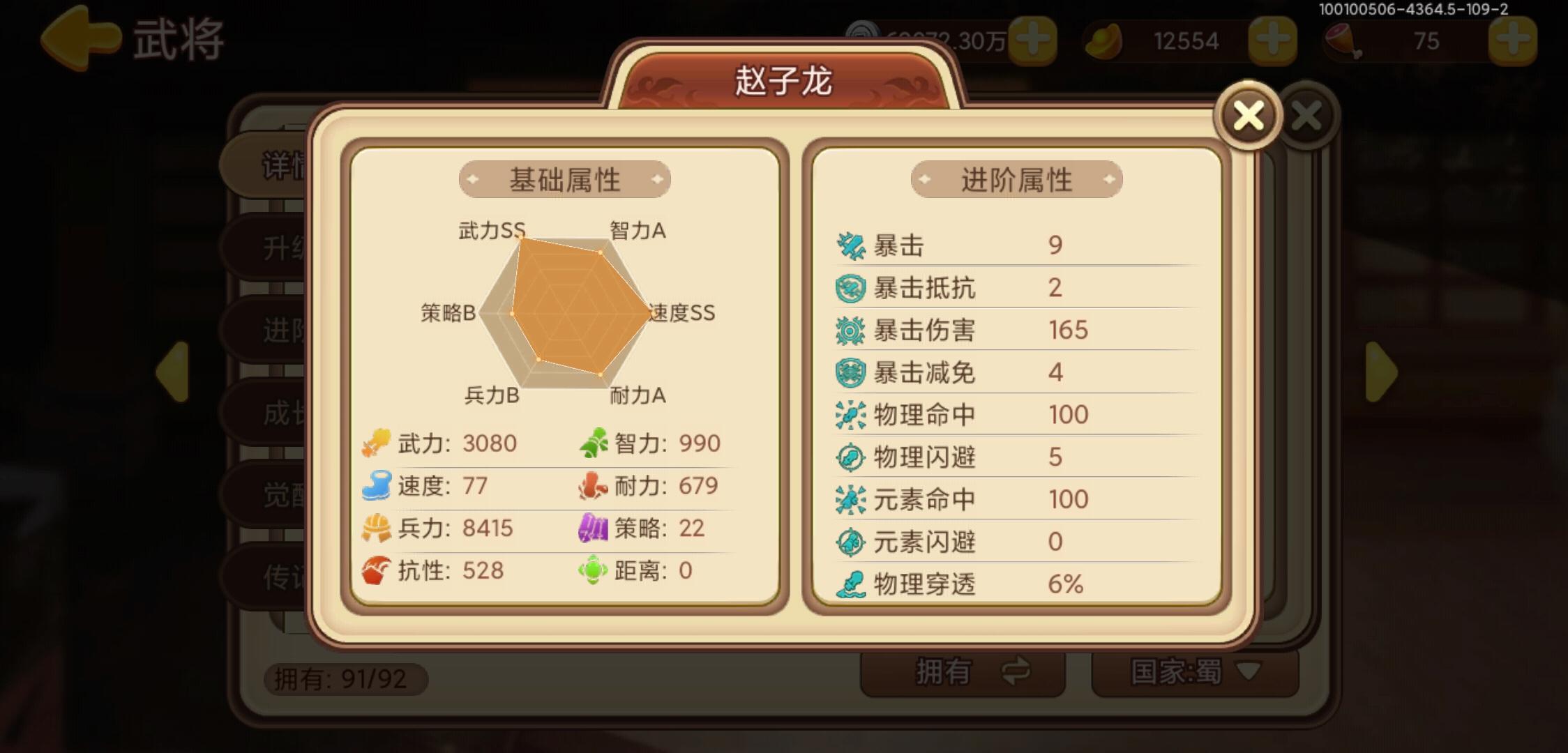Click the 策略 purple strategy icon
This screenshot has width=1568, height=753.
(592, 528)
